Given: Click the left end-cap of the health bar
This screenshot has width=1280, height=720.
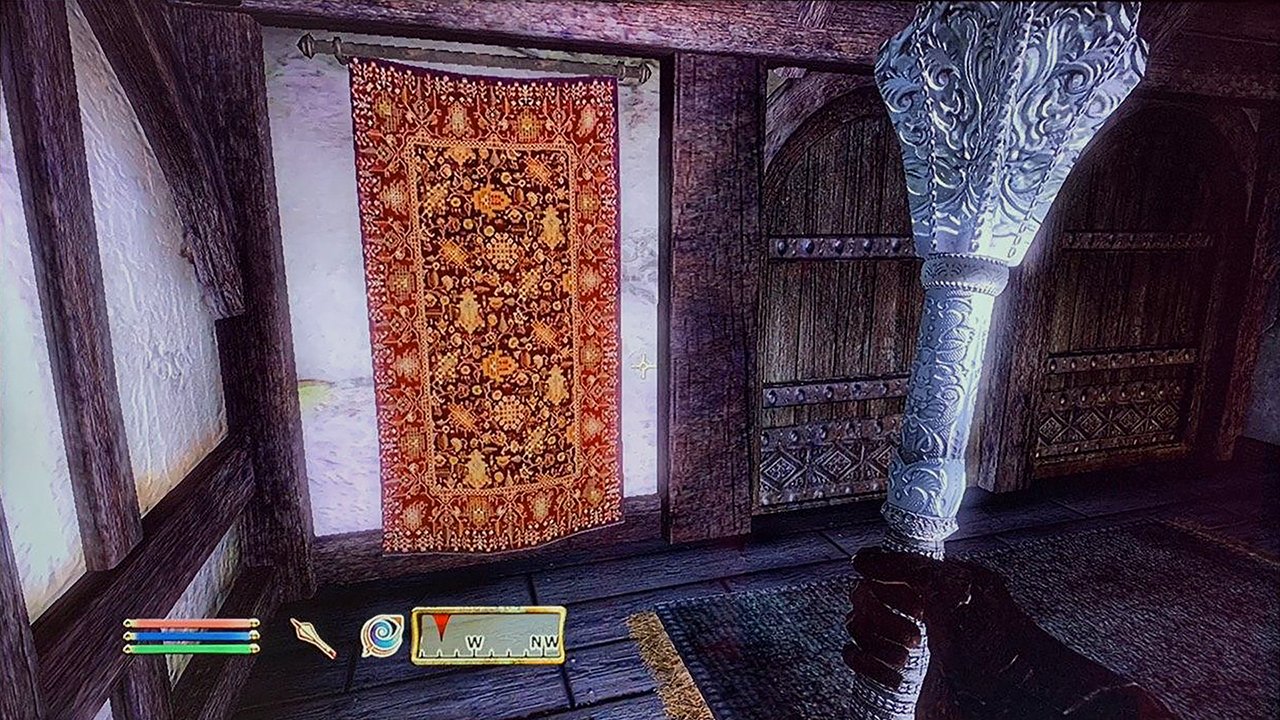Looking at the screenshot, I should (x=127, y=624).
